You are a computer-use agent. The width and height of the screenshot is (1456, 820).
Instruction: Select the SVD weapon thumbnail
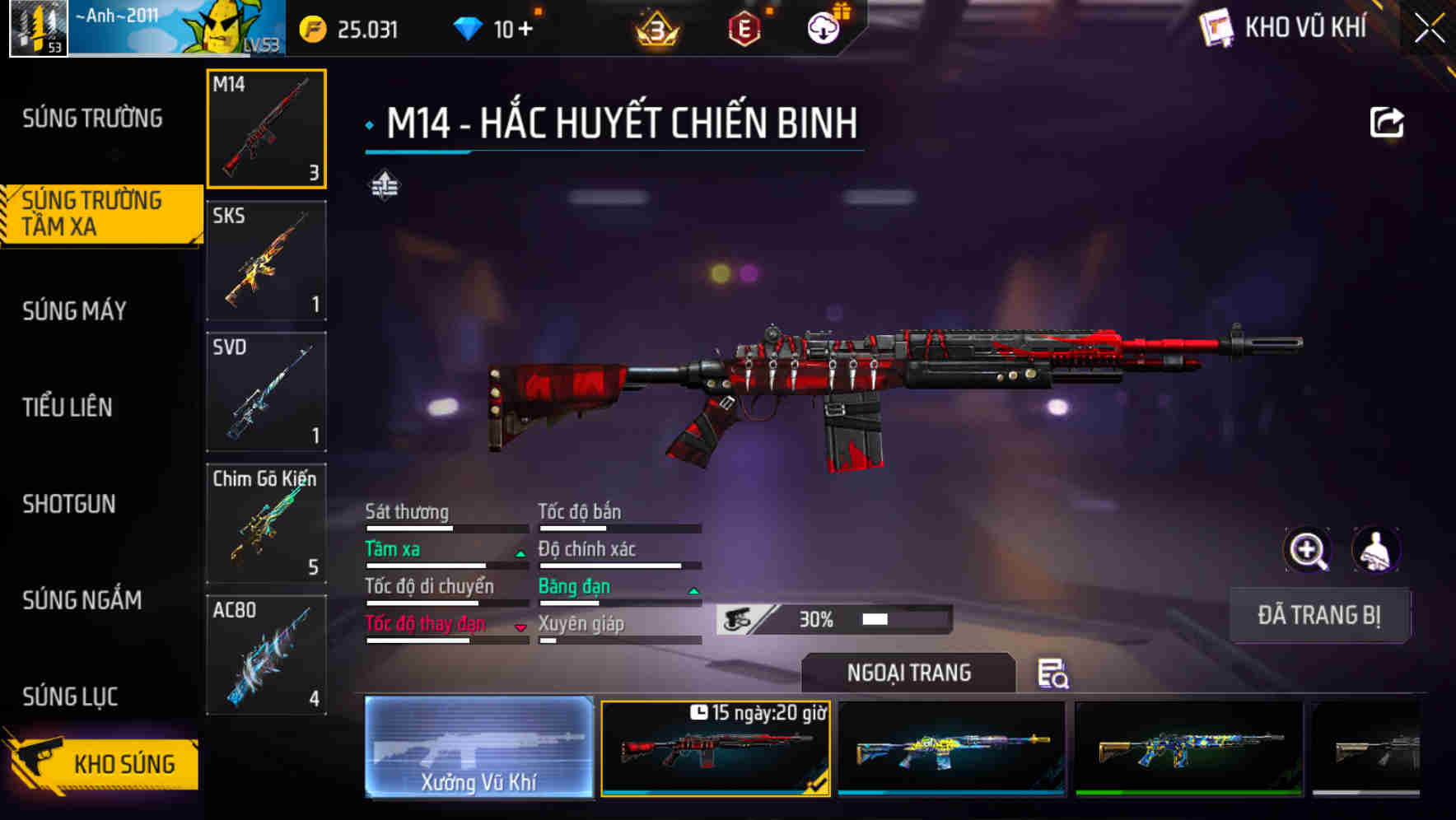[x=266, y=392]
